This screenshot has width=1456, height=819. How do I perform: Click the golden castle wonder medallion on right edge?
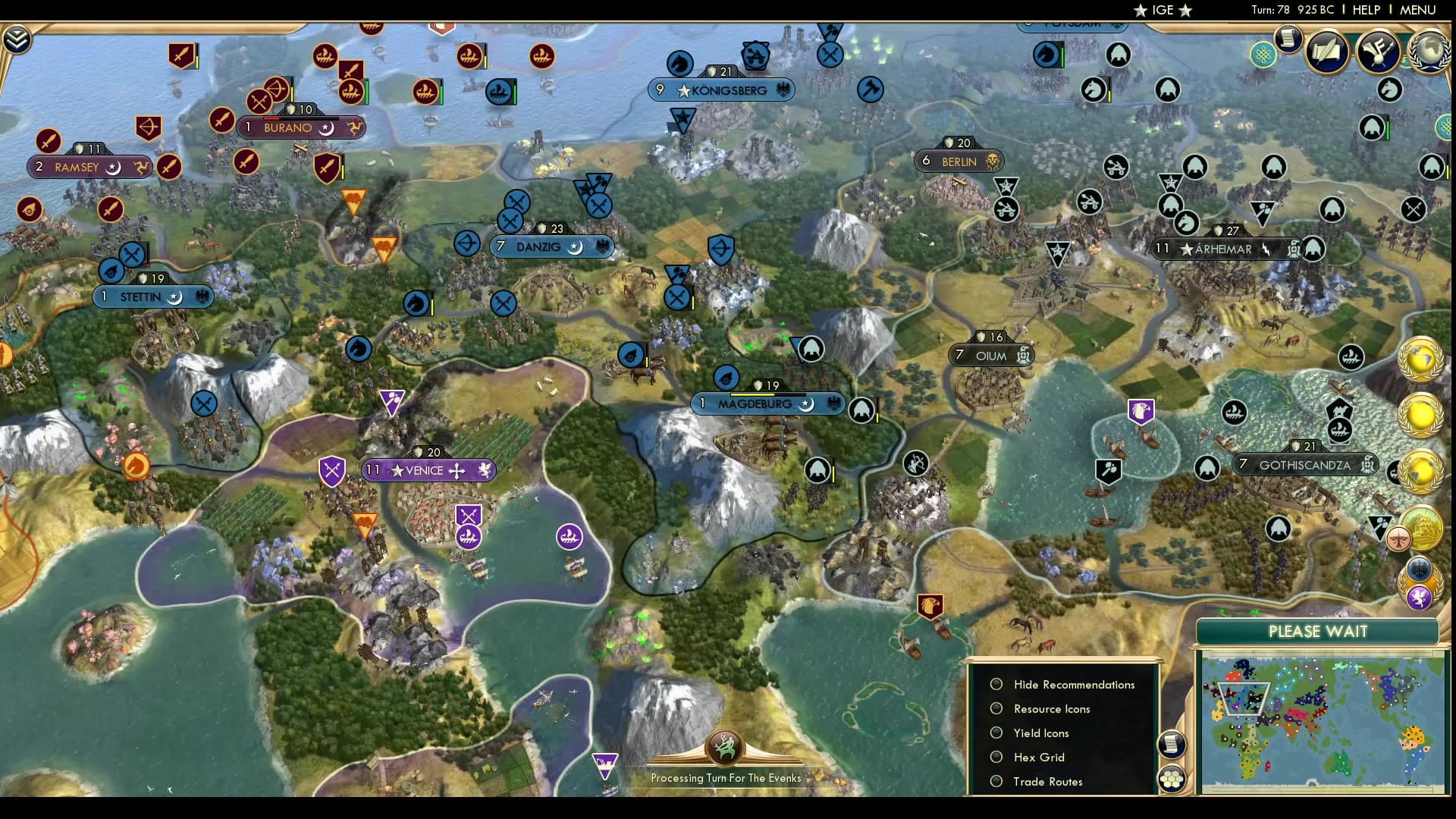[x=1422, y=529]
